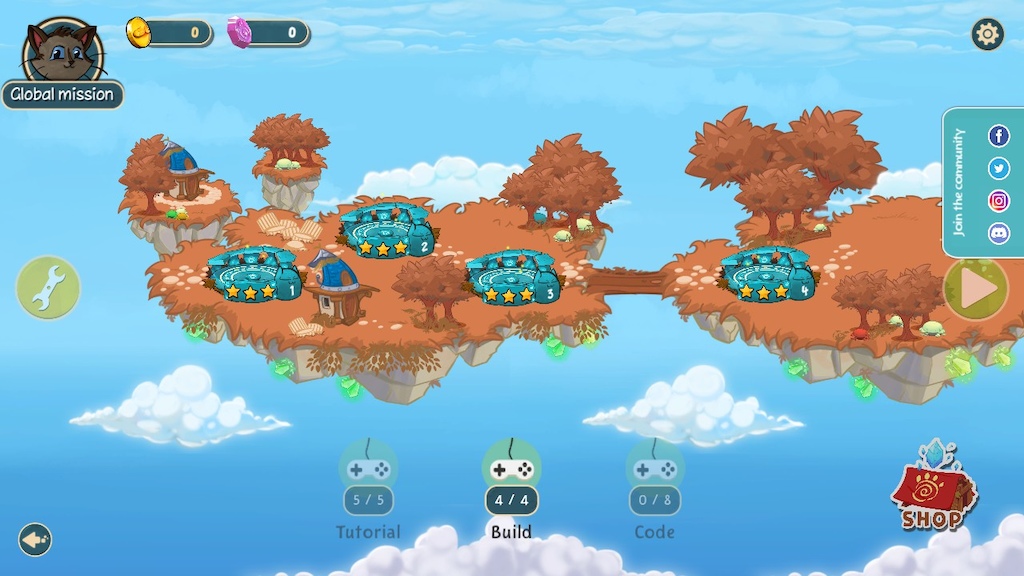The image size is (1024, 576).
Task: Go to the next island with the arrow
Action: [976, 289]
